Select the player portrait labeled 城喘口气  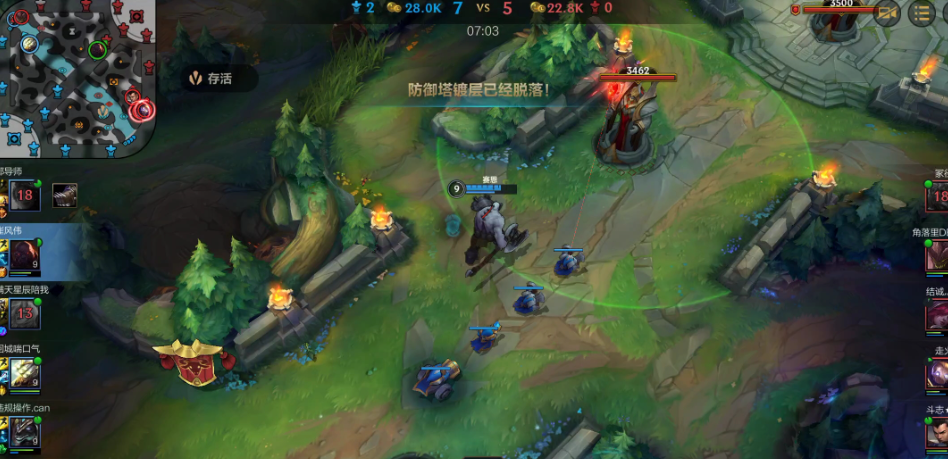[24, 374]
